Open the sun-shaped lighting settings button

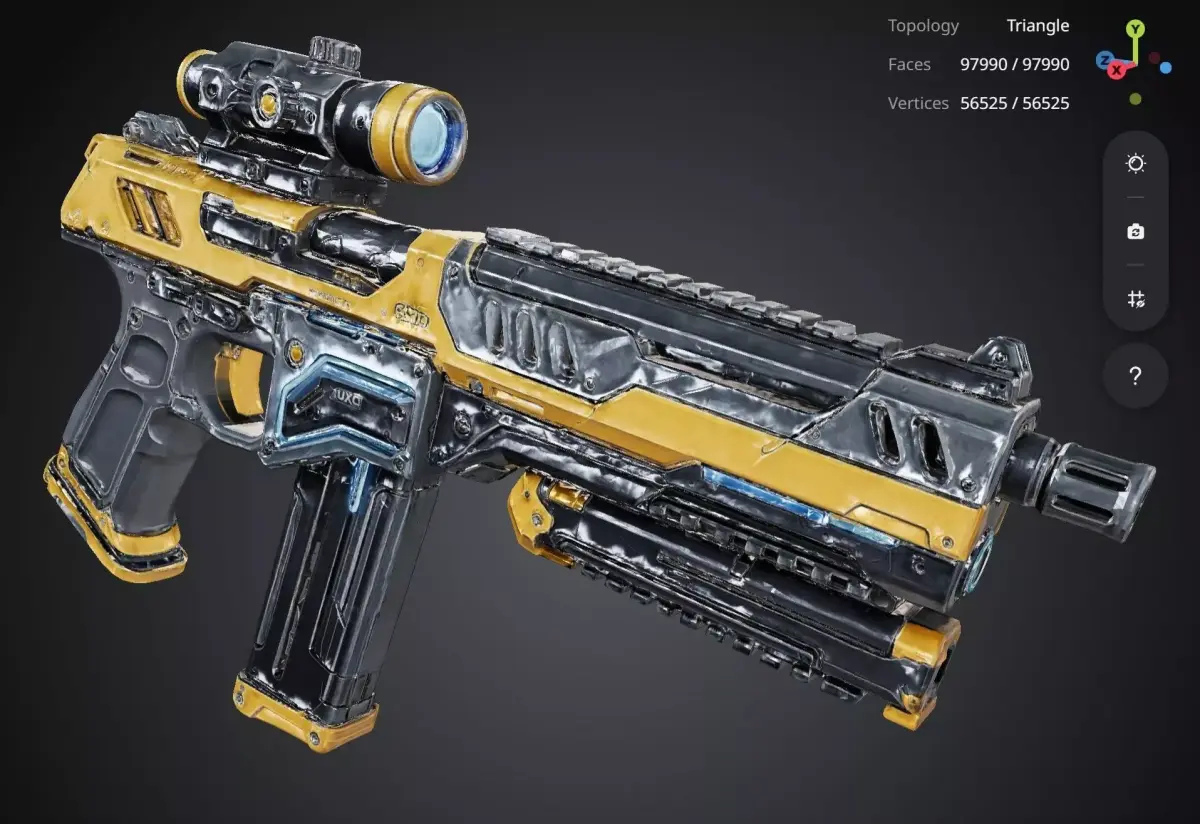coord(1135,164)
